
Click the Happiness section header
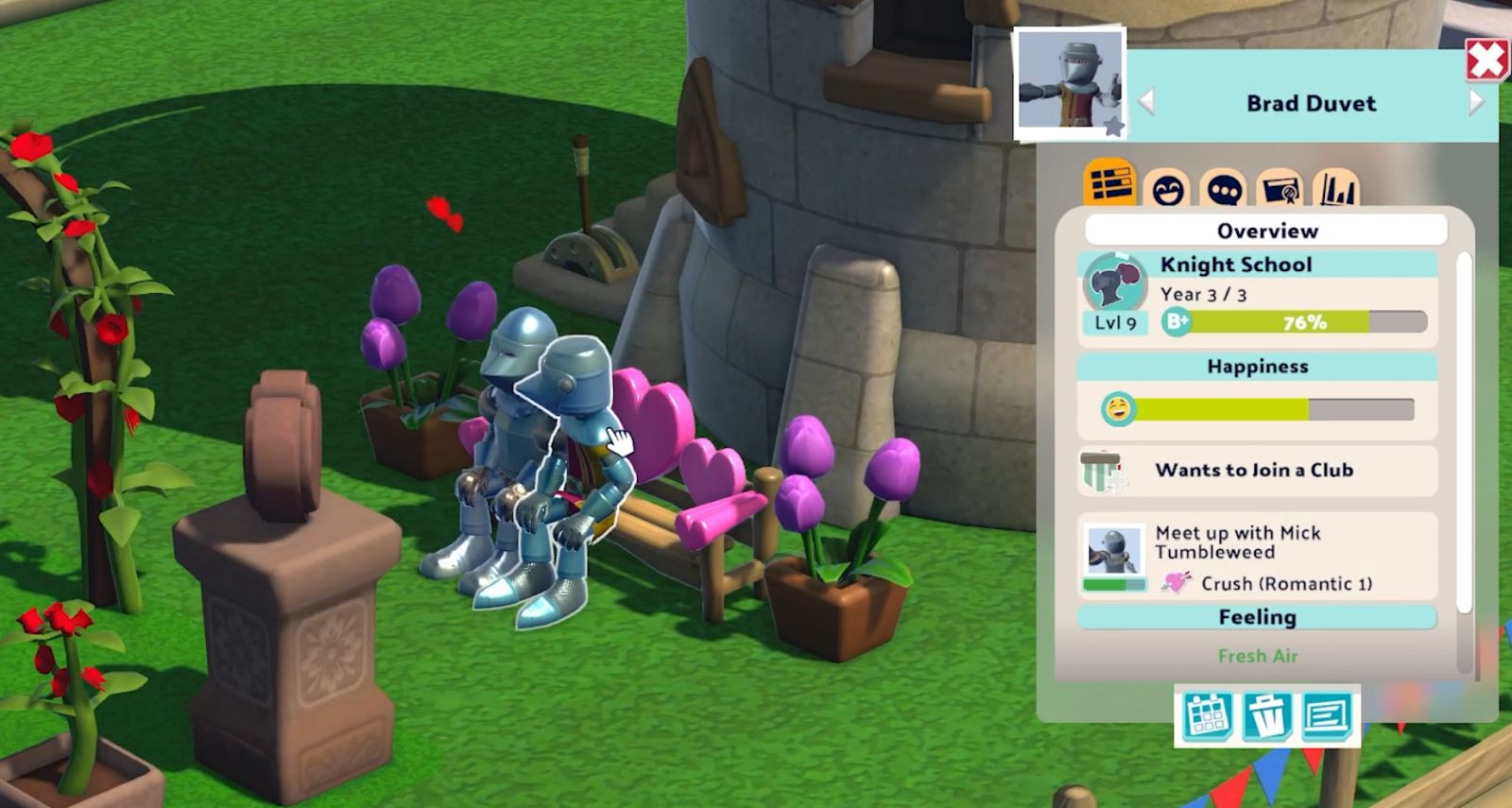pos(1257,367)
